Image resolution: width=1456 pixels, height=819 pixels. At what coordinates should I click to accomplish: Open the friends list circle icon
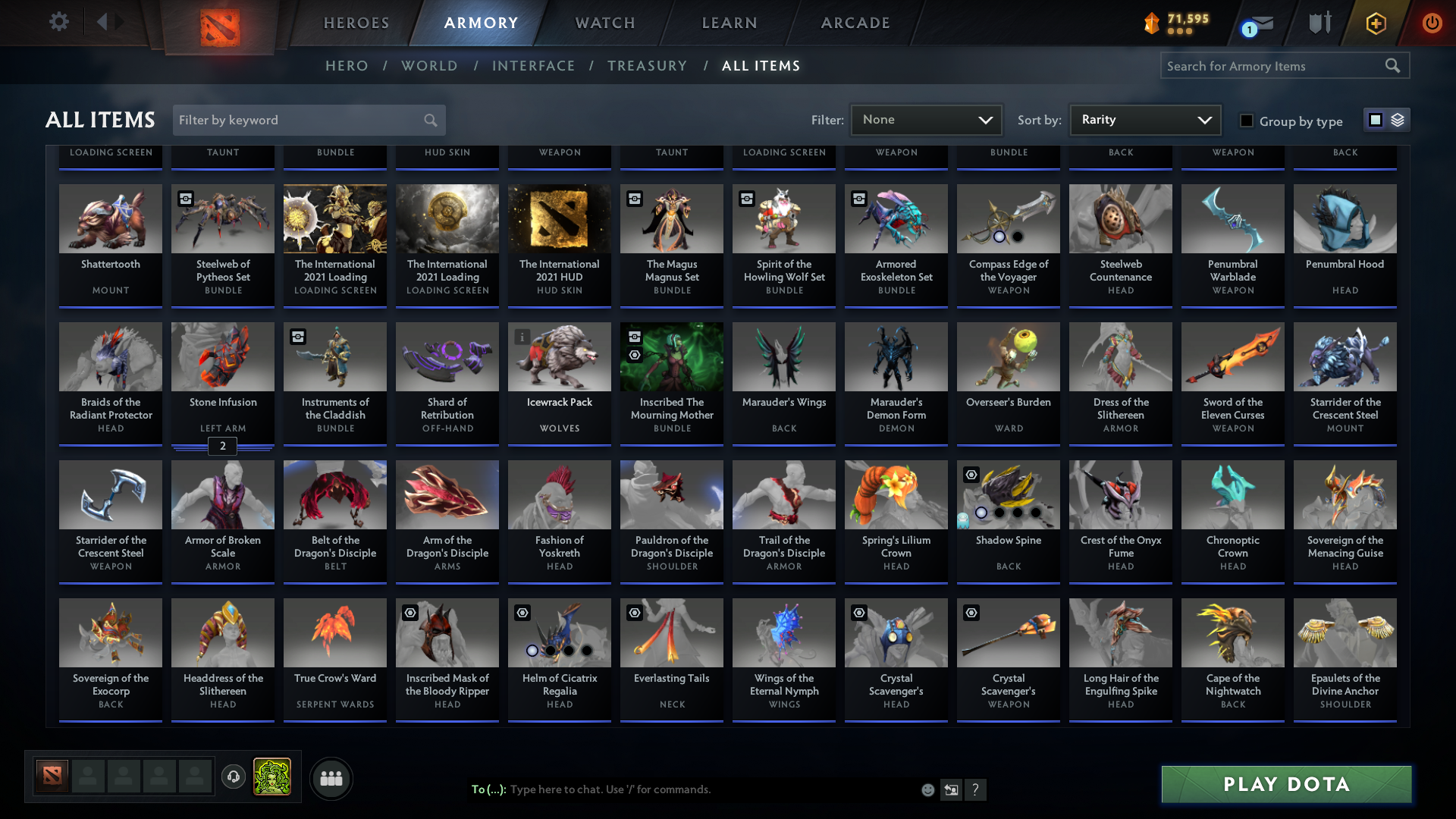(x=331, y=778)
